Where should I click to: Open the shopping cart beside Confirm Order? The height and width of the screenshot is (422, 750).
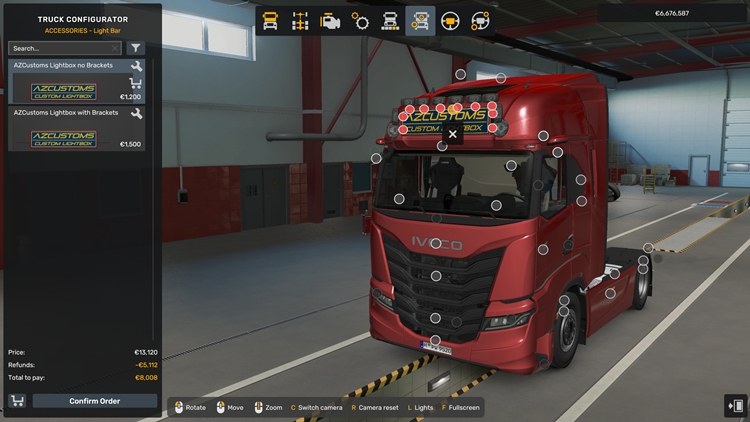(17, 401)
